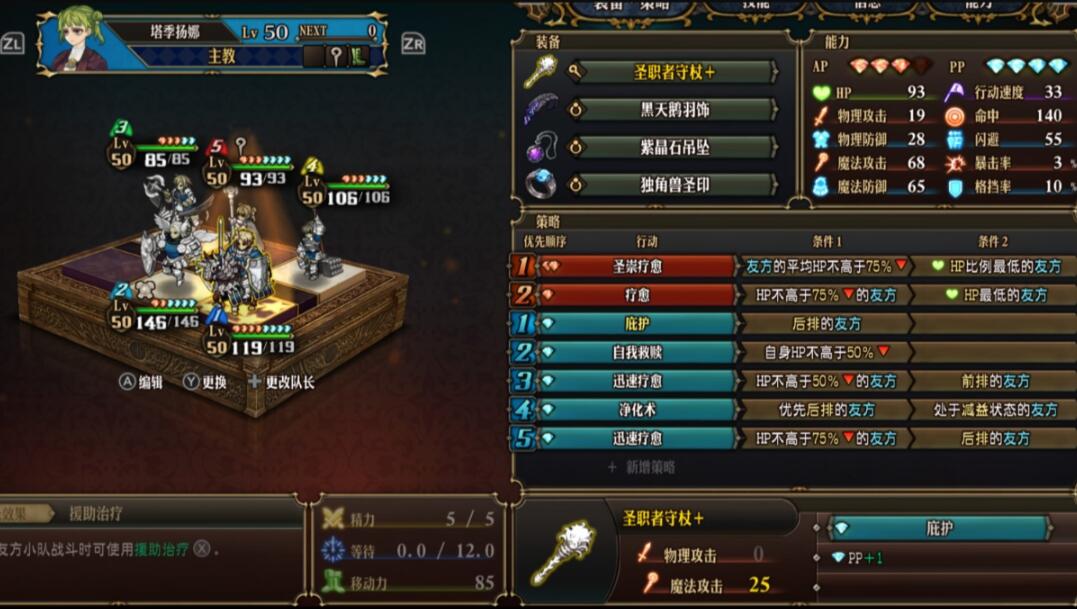Choose the 紫晶石吊坠 equipment slot
1077x609 pixels.
[x=675, y=147]
